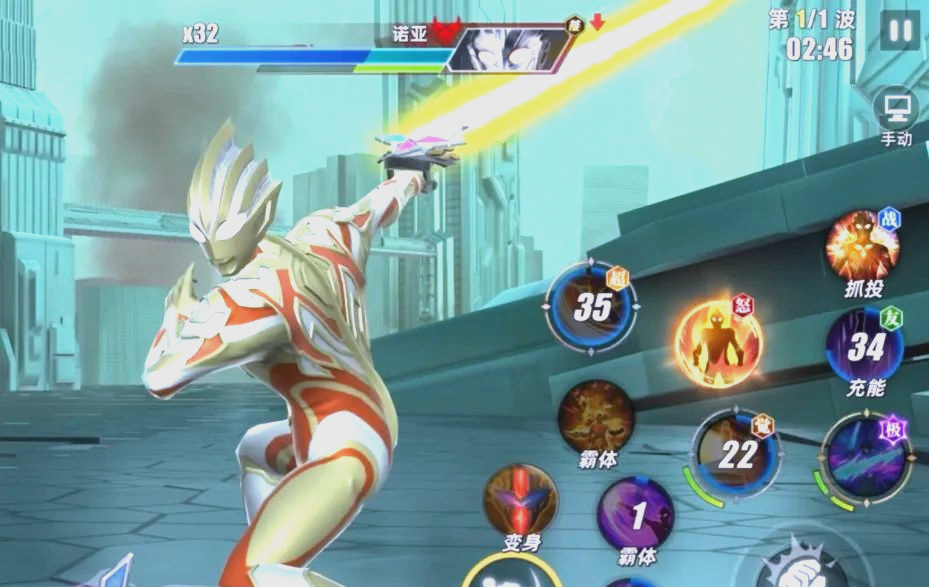929x587 pixels.
Task: Tap the 超 skill showing 35
Action: click(x=591, y=308)
